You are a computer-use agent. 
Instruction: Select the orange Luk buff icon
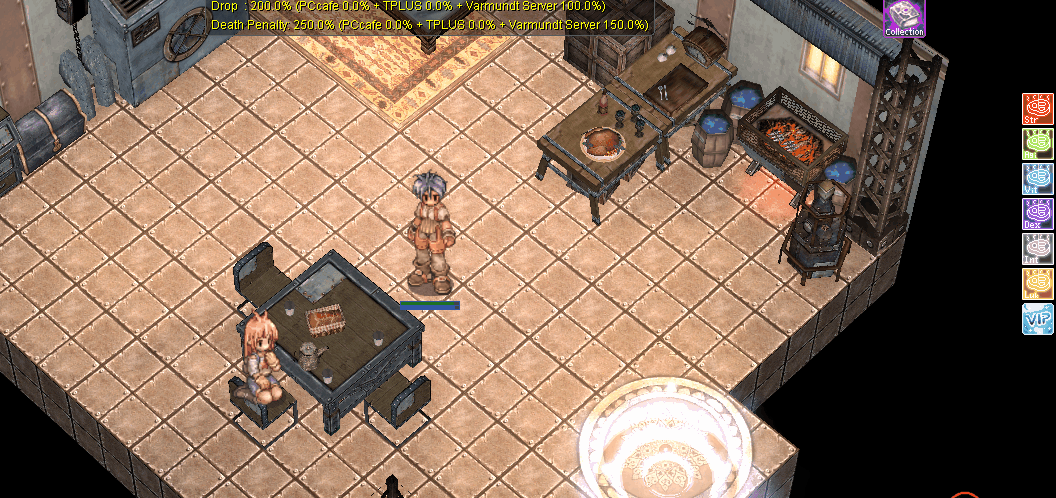pos(1038,283)
